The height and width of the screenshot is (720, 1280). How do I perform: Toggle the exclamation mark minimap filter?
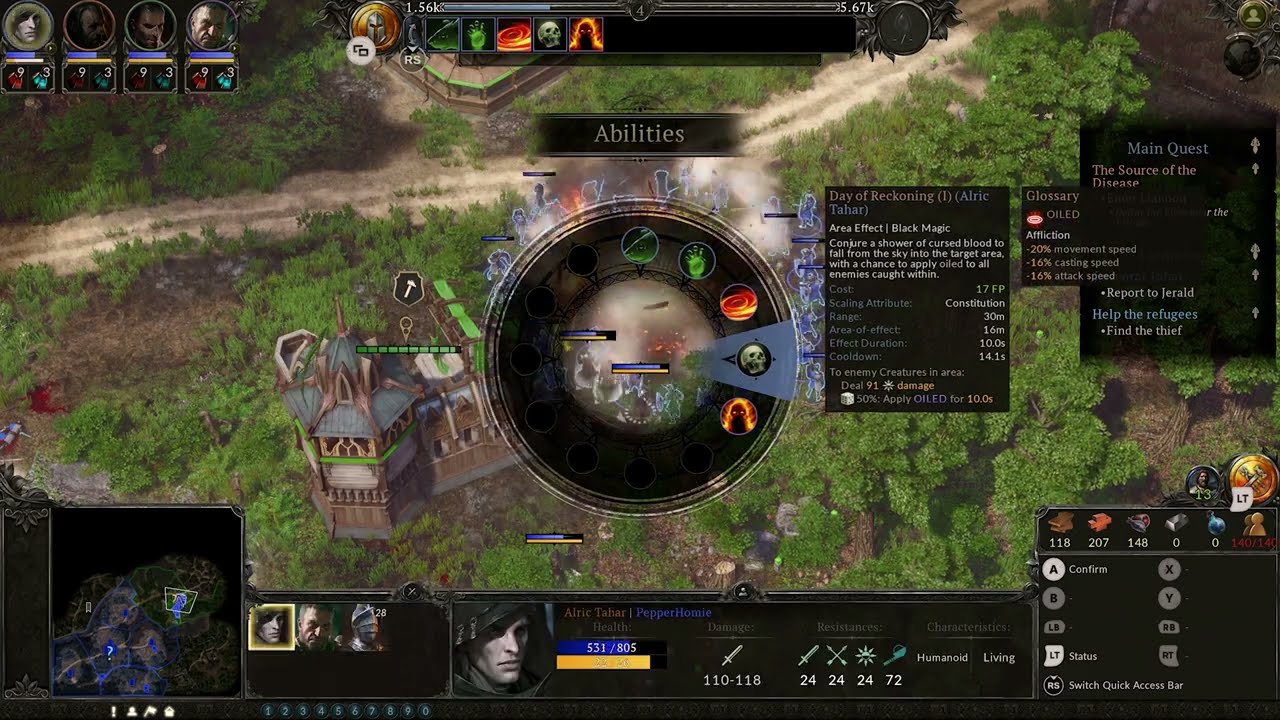(114, 711)
